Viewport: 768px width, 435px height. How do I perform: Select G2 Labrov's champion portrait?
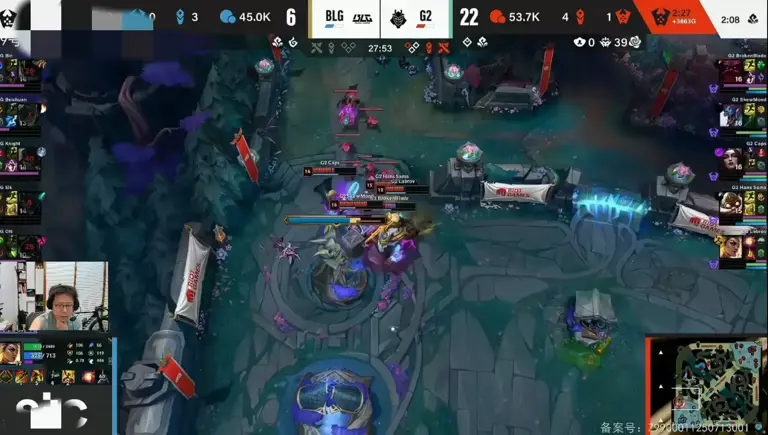click(731, 246)
